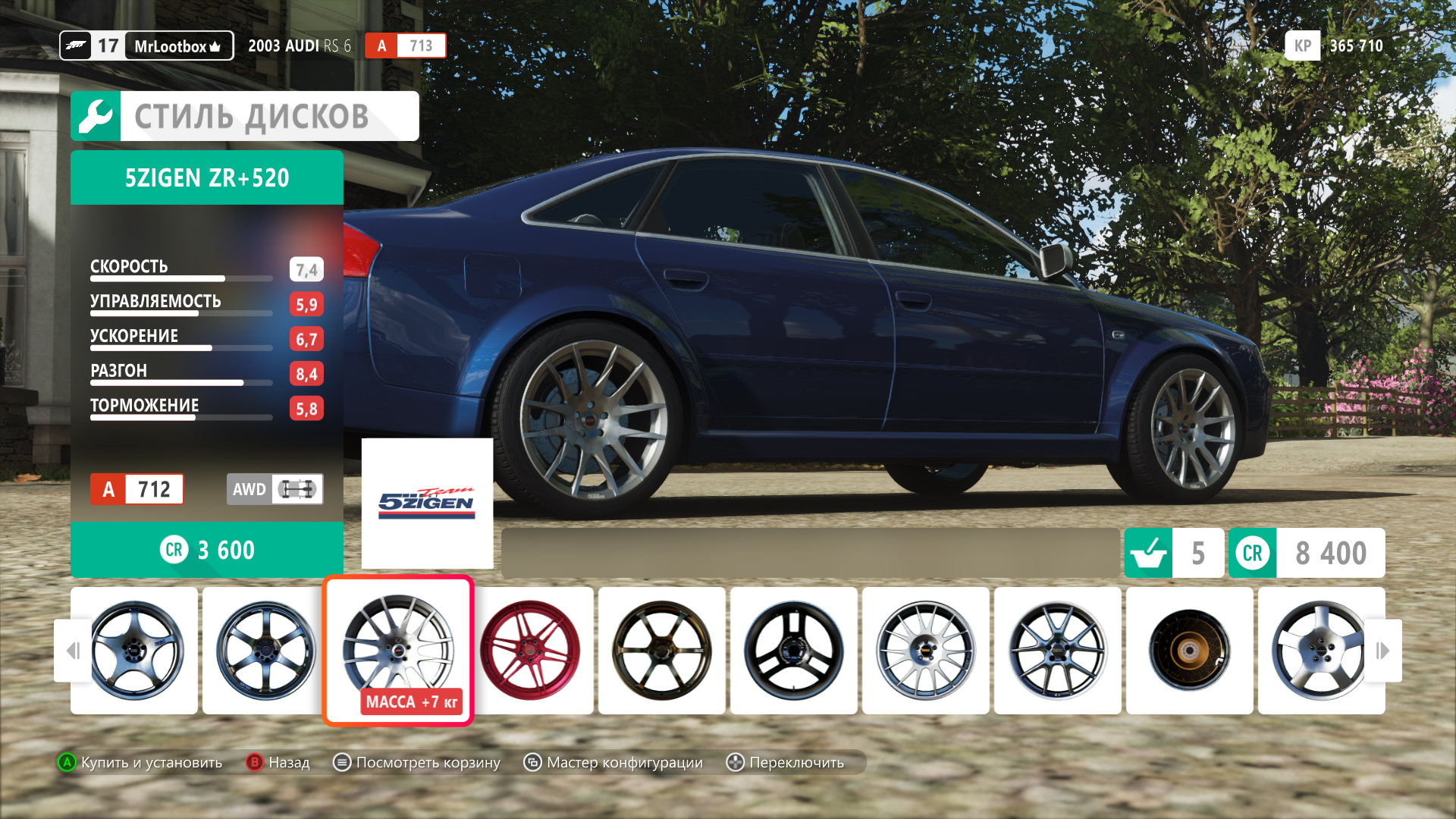
Task: Select the red multi-spoke wheel thumbnail
Action: [x=531, y=650]
